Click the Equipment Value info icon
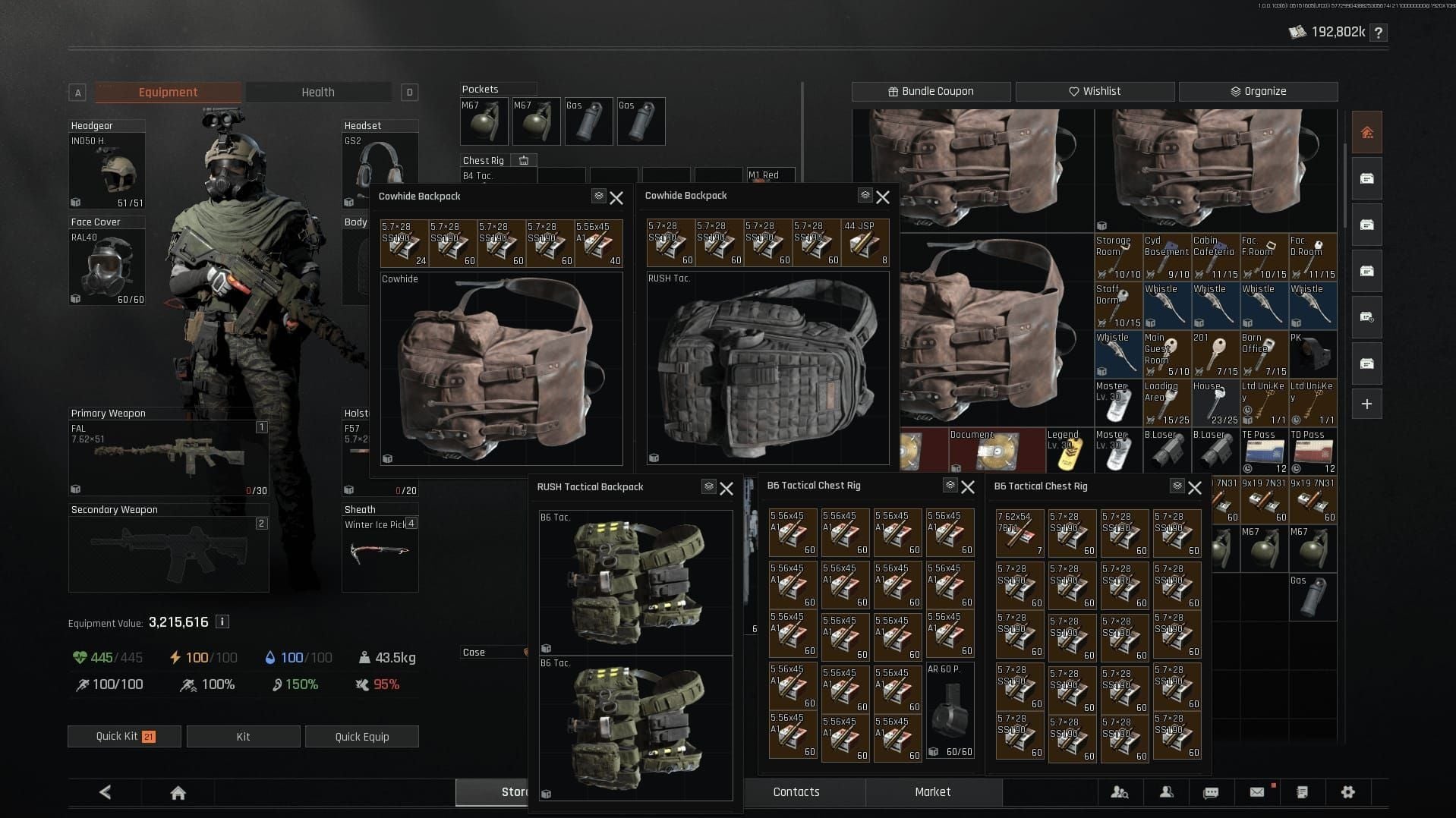 point(221,621)
